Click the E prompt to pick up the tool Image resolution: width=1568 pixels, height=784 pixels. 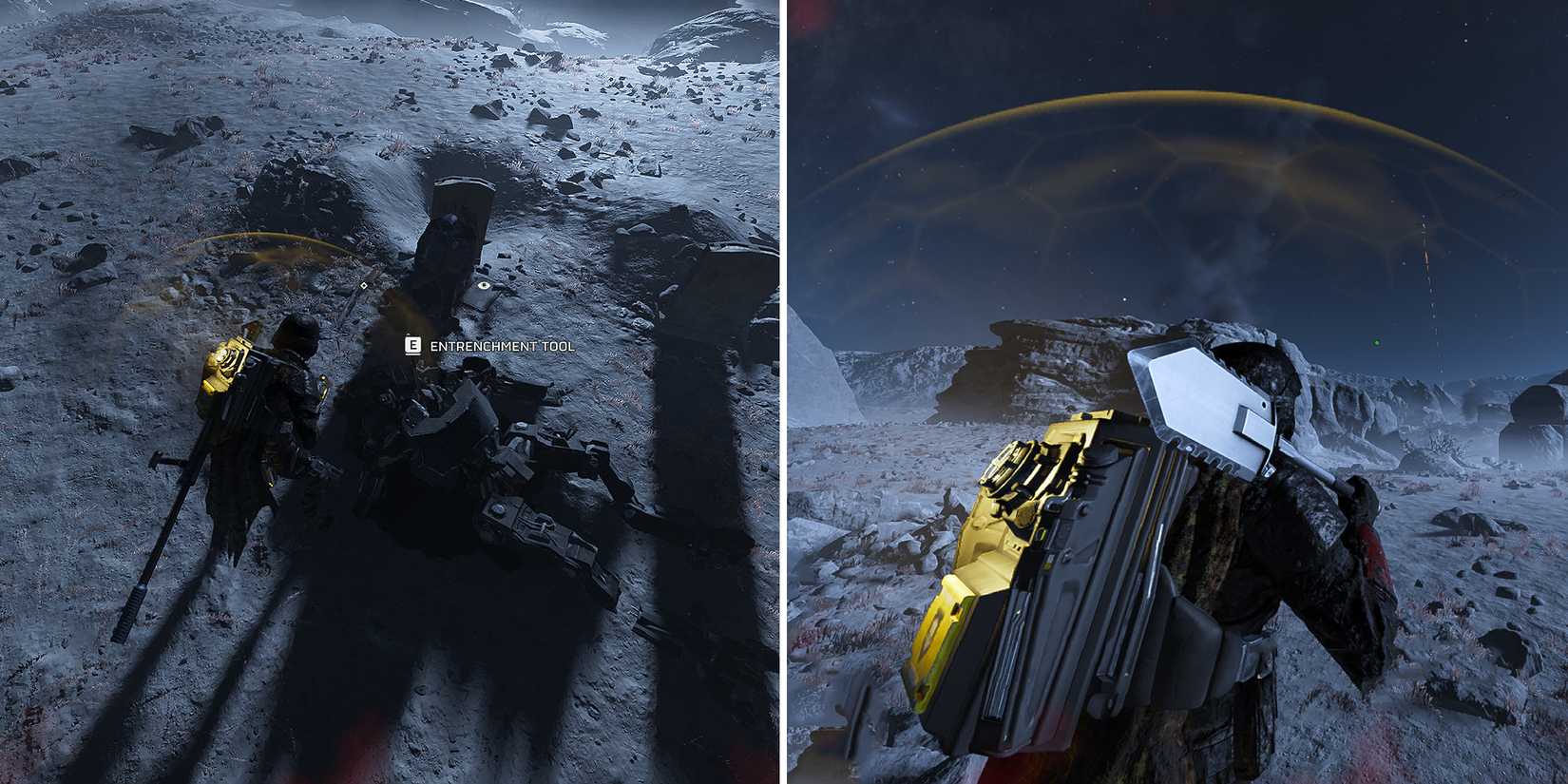point(412,346)
